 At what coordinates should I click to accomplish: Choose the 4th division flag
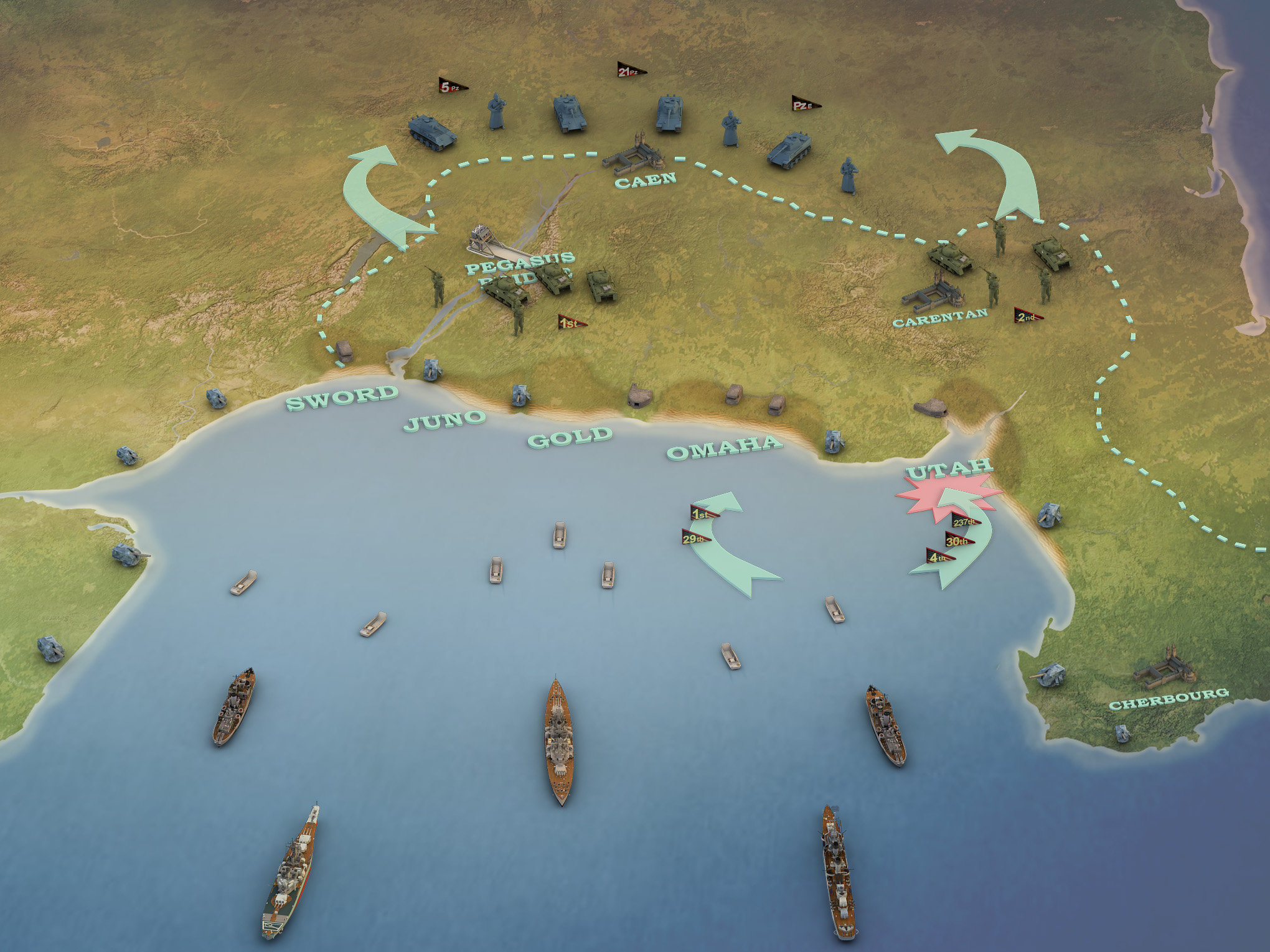click(939, 557)
